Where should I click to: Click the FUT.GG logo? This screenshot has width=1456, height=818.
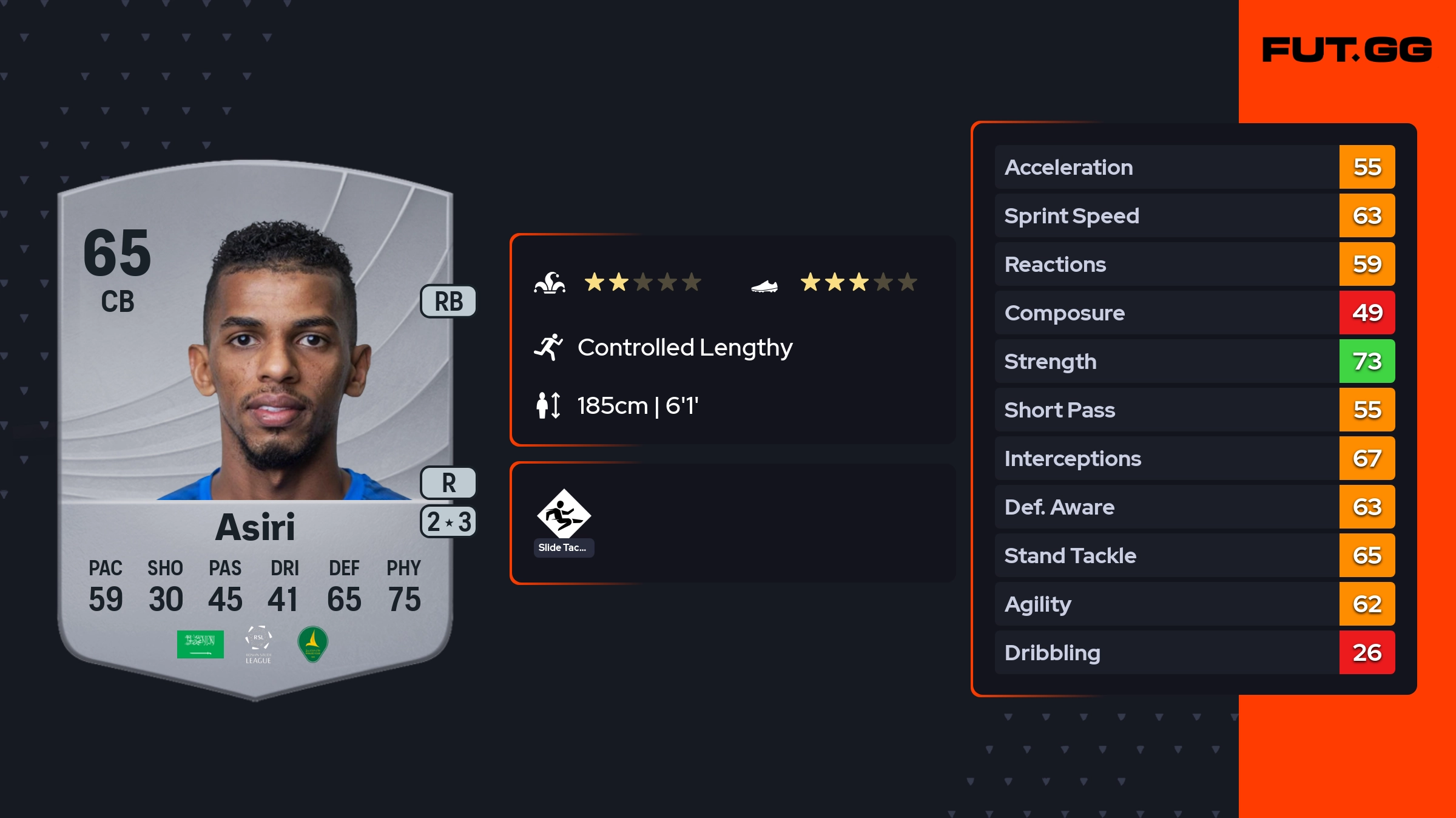[1347, 50]
